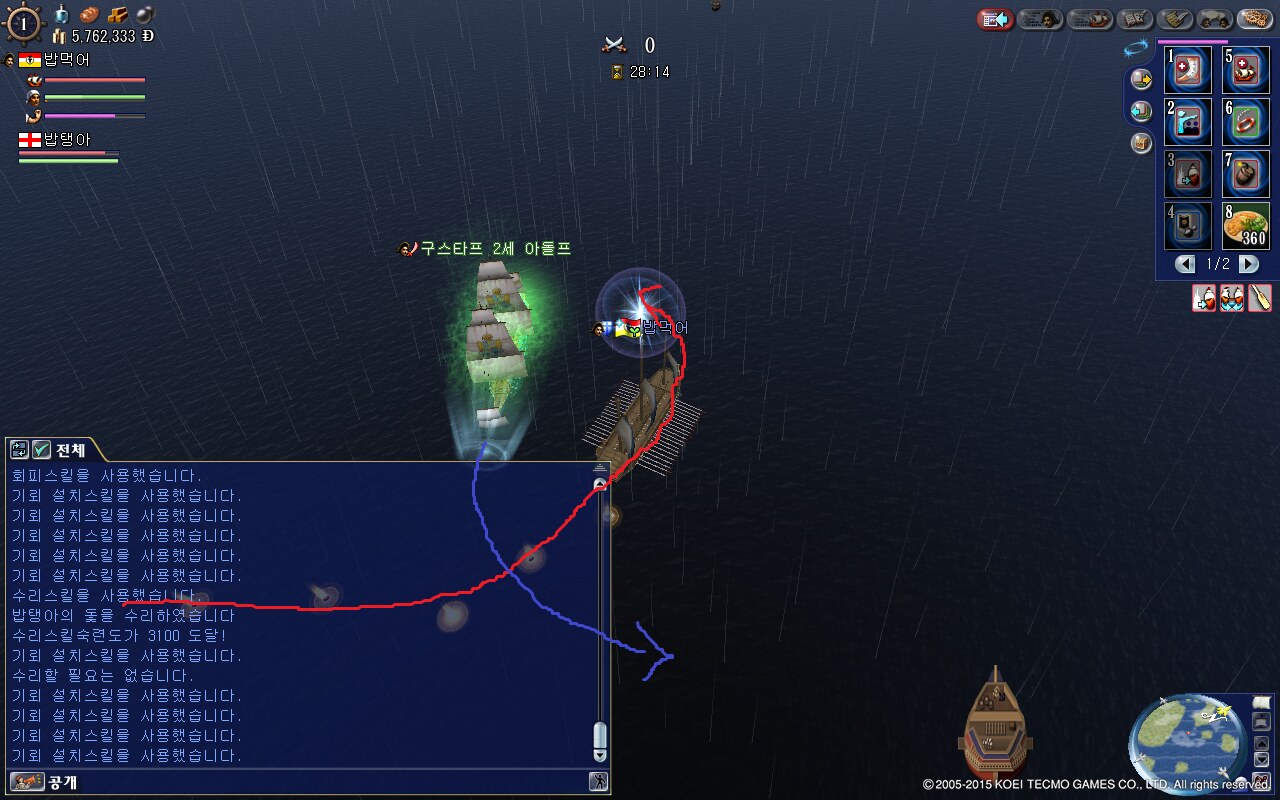Screen dimensions: 1280x800
Task: Open the ship information menu
Action: click(x=1089, y=19)
